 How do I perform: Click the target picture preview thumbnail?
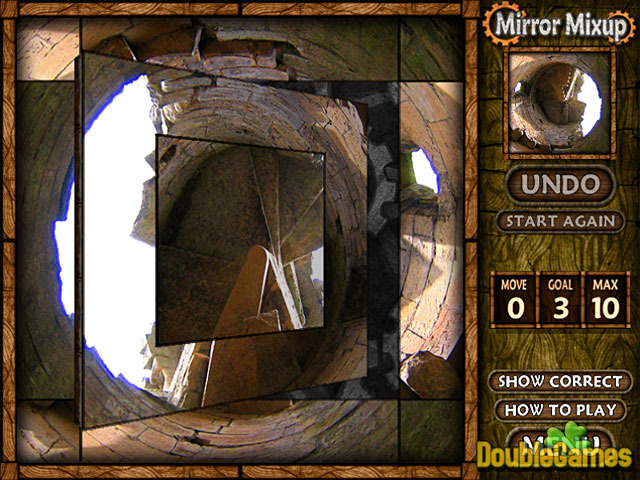pyautogui.click(x=558, y=102)
